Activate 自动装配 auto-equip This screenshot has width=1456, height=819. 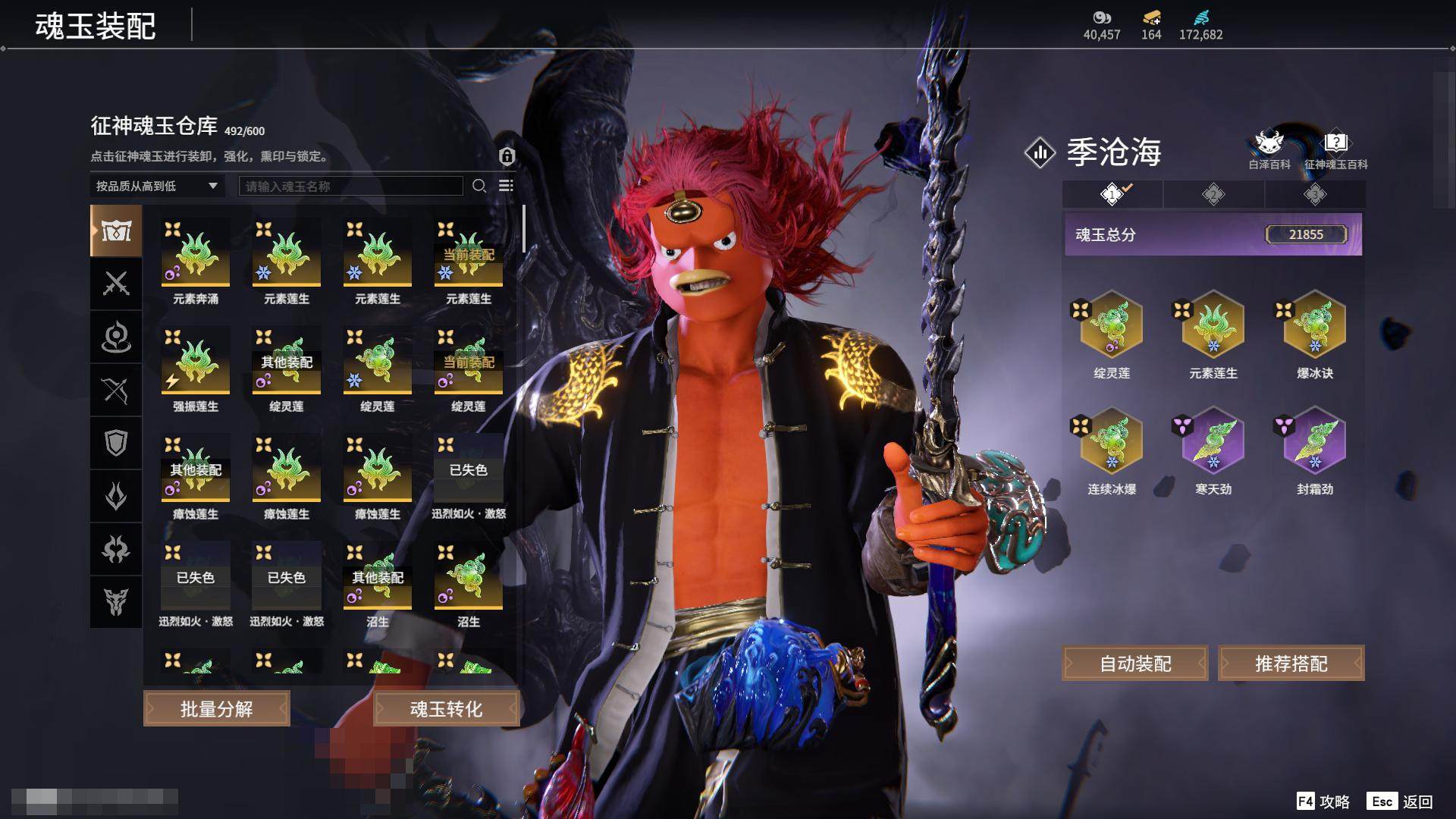pos(1135,664)
